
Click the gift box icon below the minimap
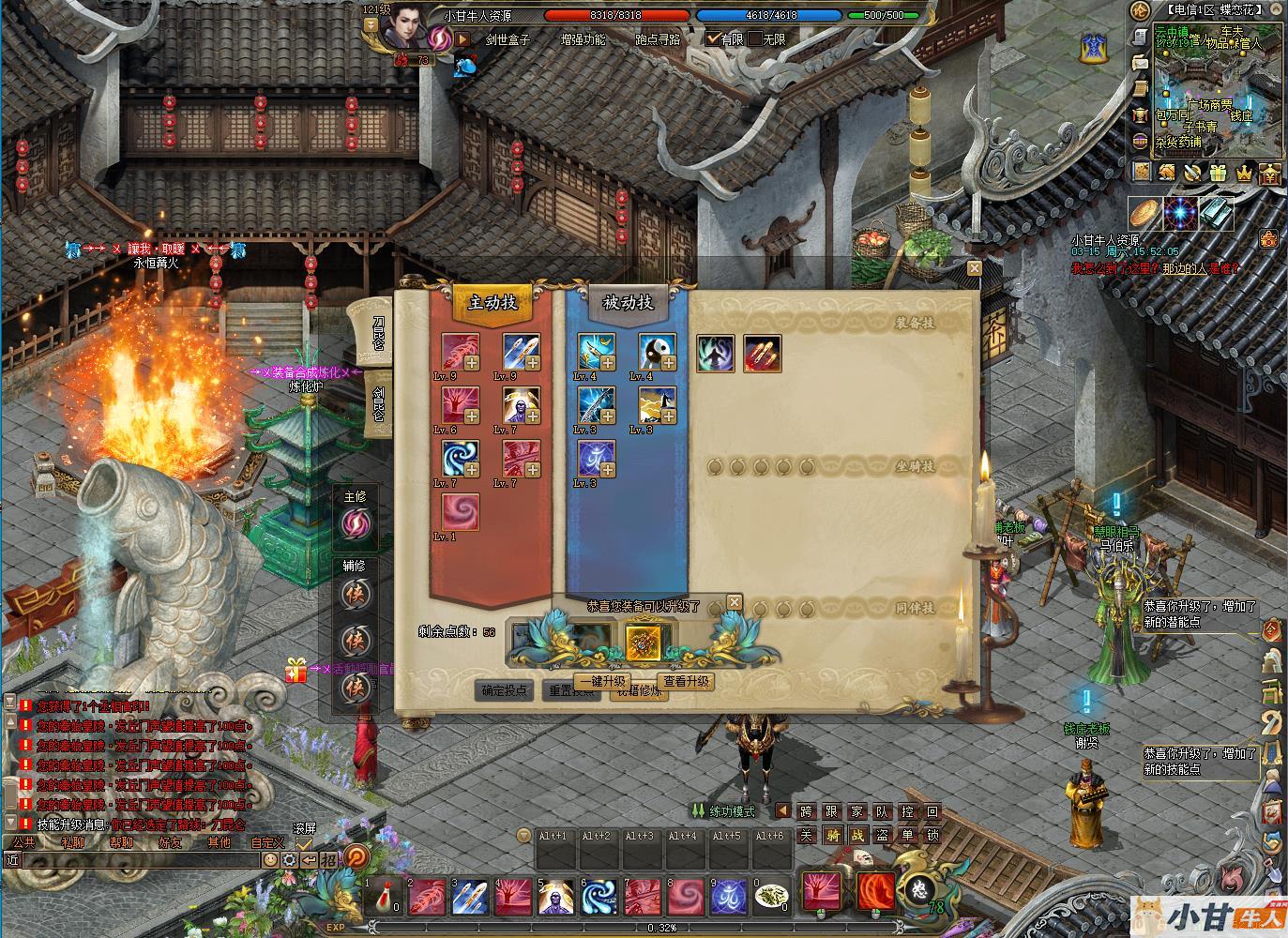[1218, 174]
